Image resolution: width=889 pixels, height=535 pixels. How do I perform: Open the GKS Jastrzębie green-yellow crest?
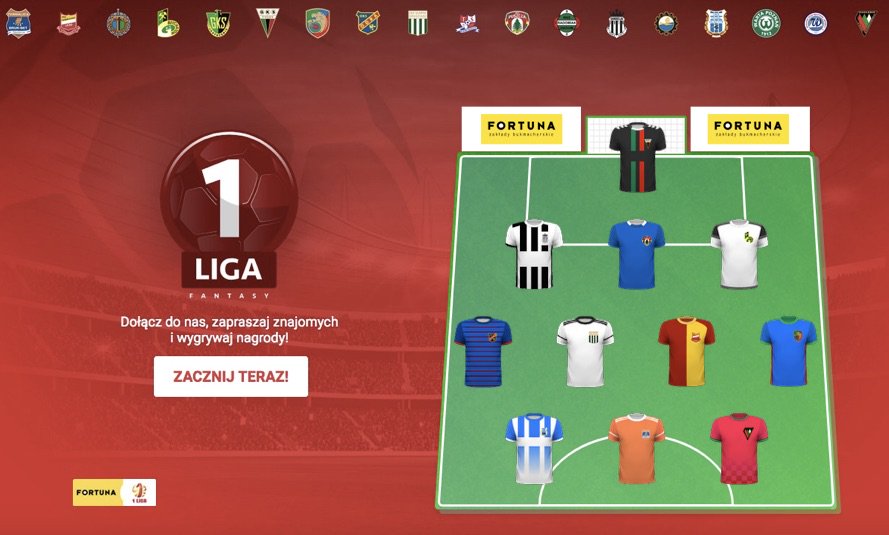pos(217,23)
